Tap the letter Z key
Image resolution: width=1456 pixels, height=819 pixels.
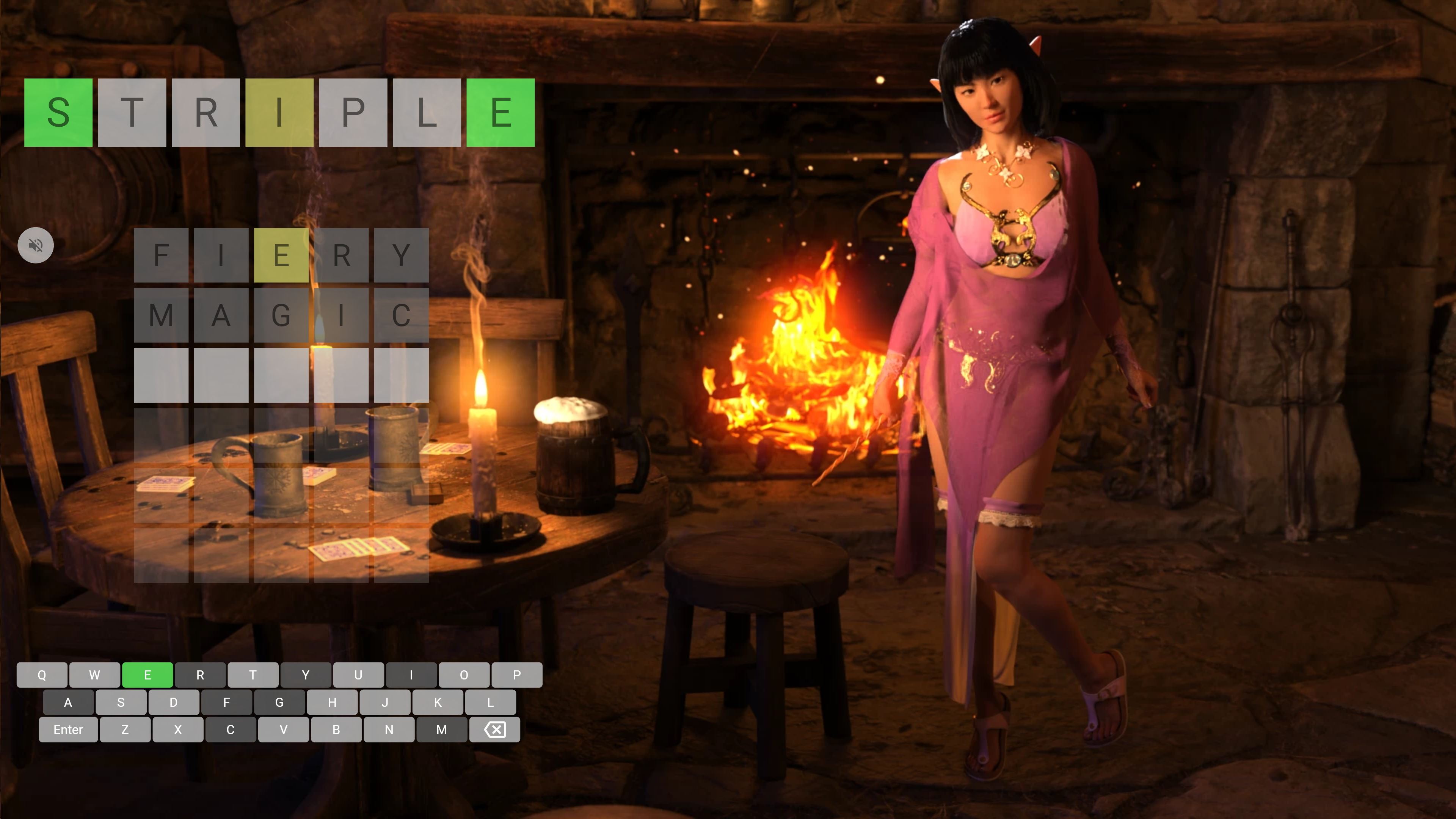pos(125,730)
